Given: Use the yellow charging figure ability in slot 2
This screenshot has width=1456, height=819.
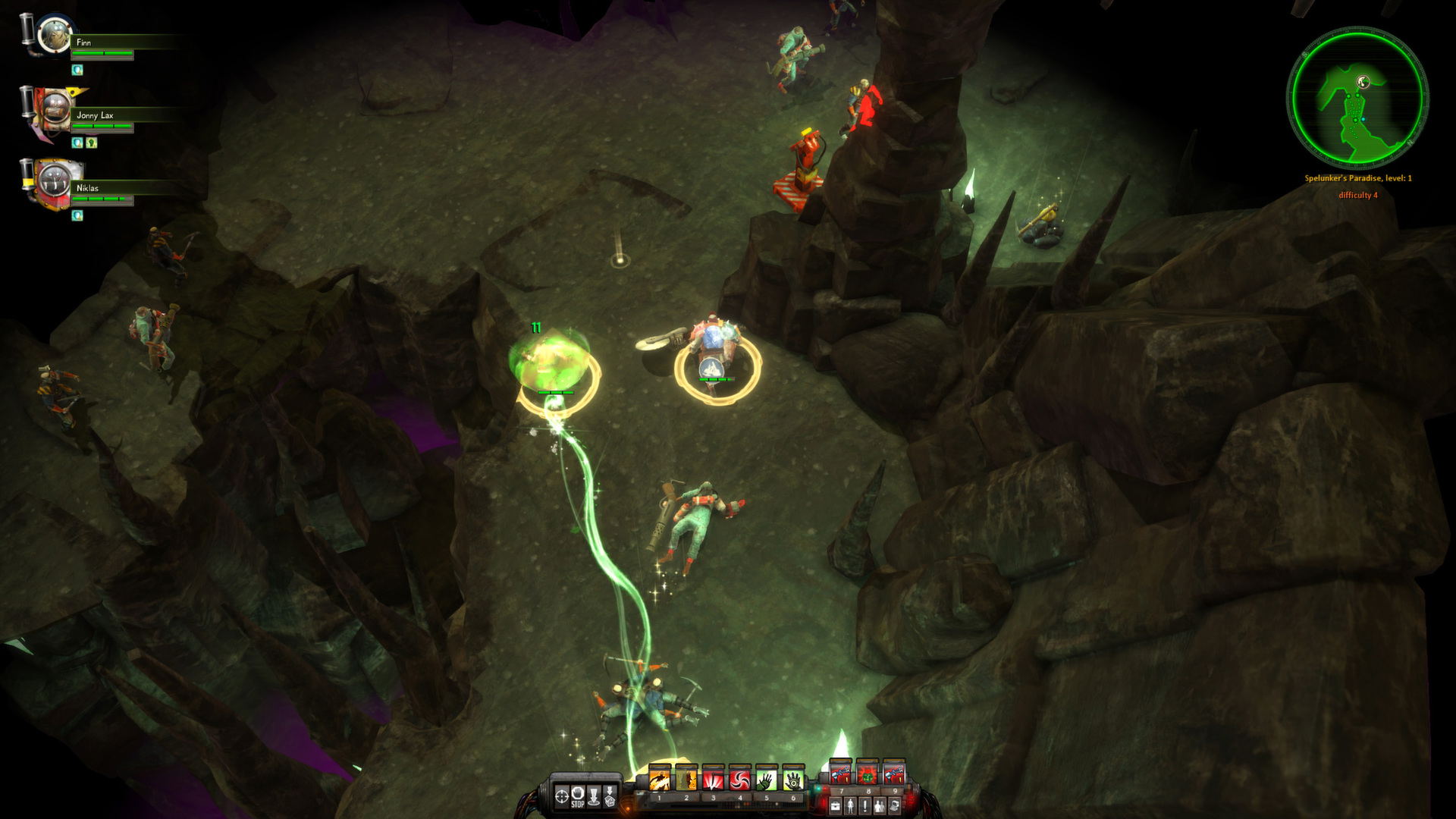Looking at the screenshot, I should point(686,781).
